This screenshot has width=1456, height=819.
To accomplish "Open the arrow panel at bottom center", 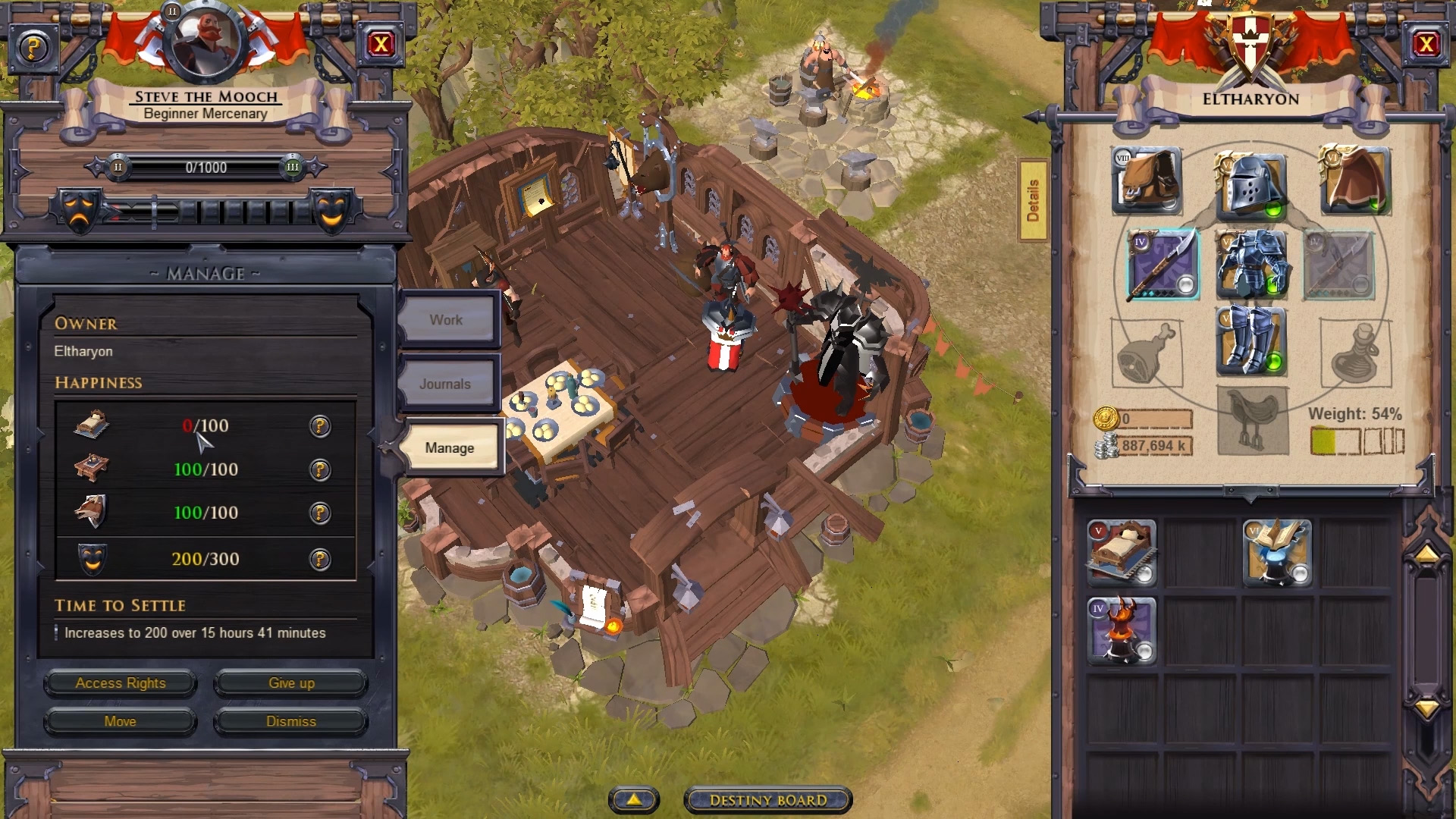I will coord(633,799).
